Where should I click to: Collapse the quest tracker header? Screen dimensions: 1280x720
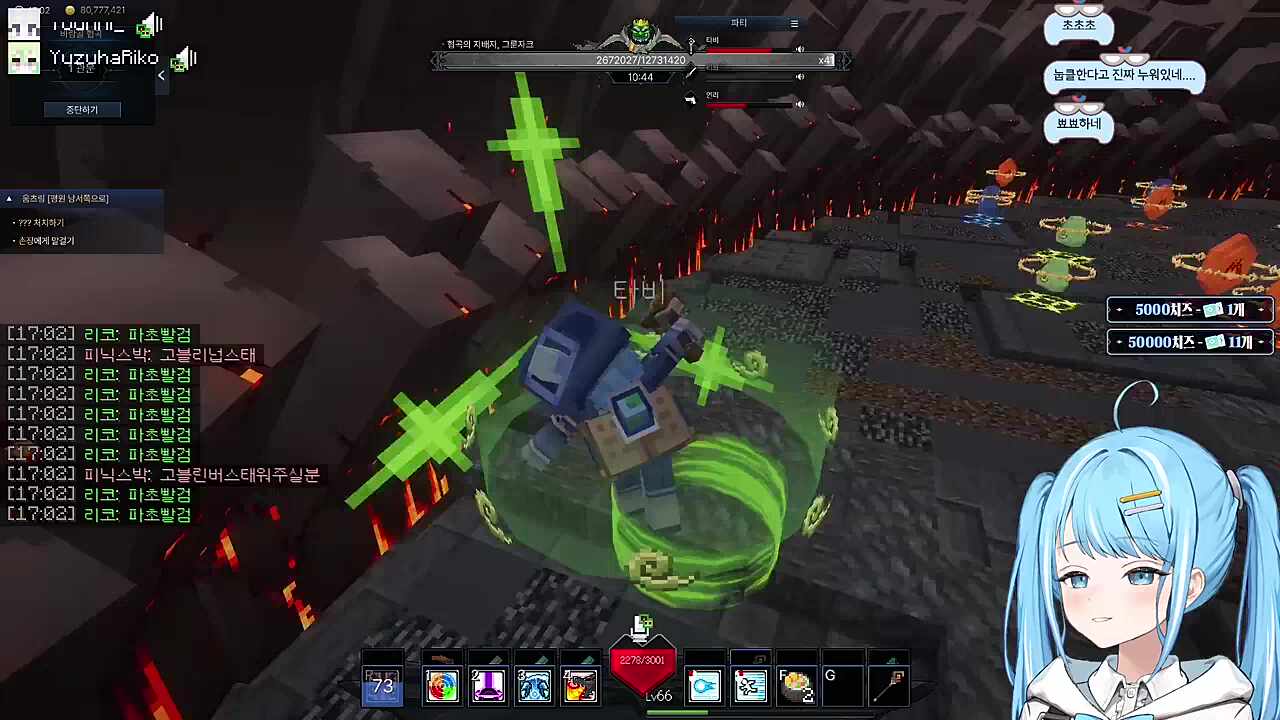(x=9, y=199)
